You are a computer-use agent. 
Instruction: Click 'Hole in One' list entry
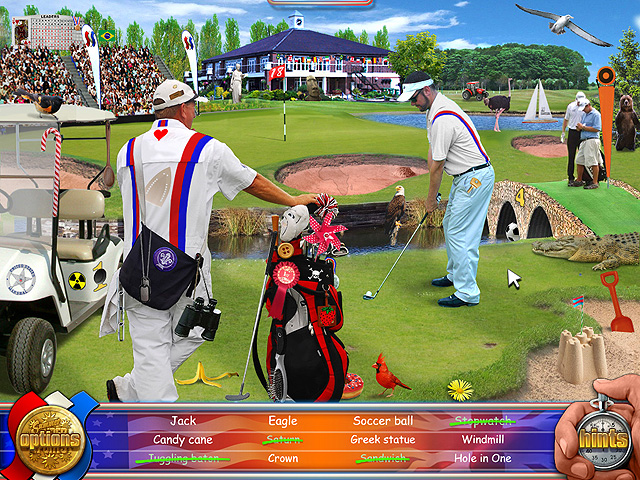[x=484, y=459]
